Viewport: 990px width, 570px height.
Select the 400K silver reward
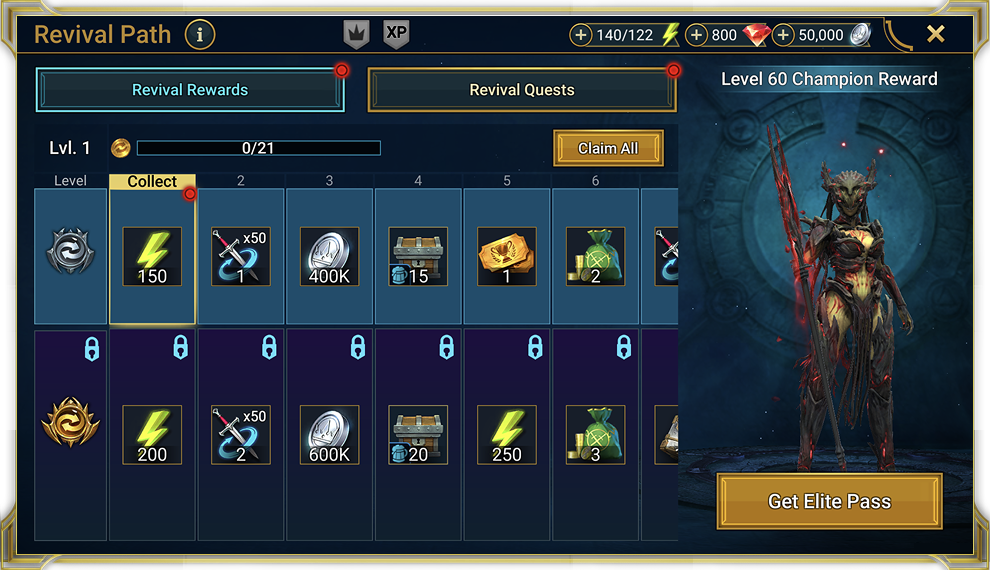click(x=329, y=256)
